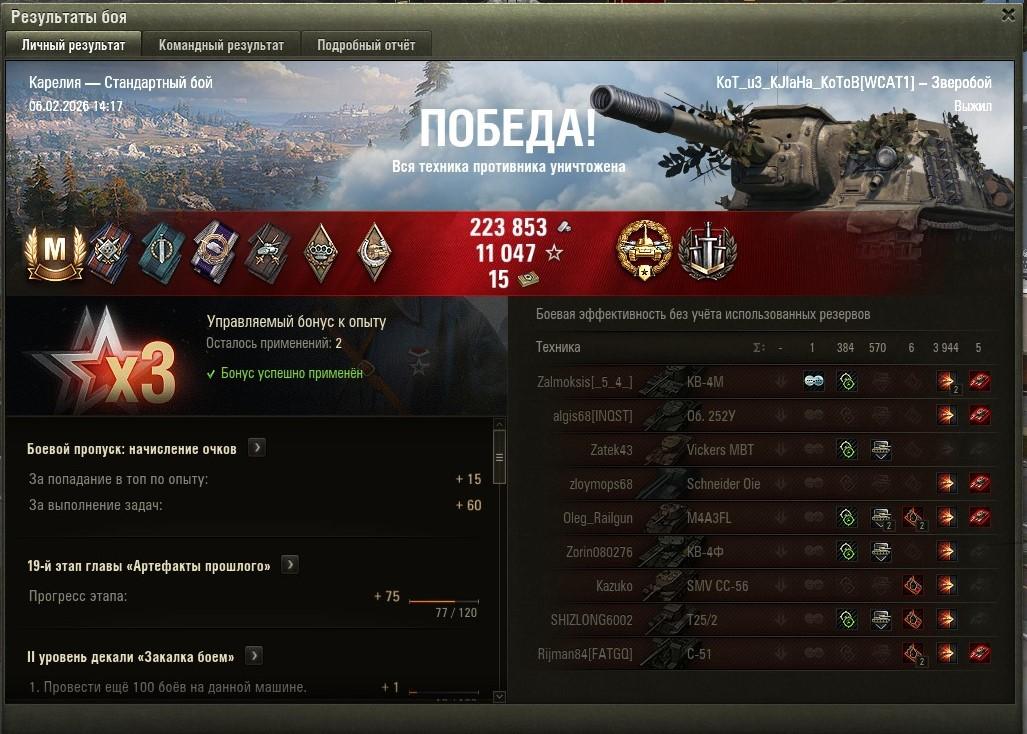Select Zorin080276 KB-4Ф row
The width and height of the screenshot is (1027, 734).
700,552
